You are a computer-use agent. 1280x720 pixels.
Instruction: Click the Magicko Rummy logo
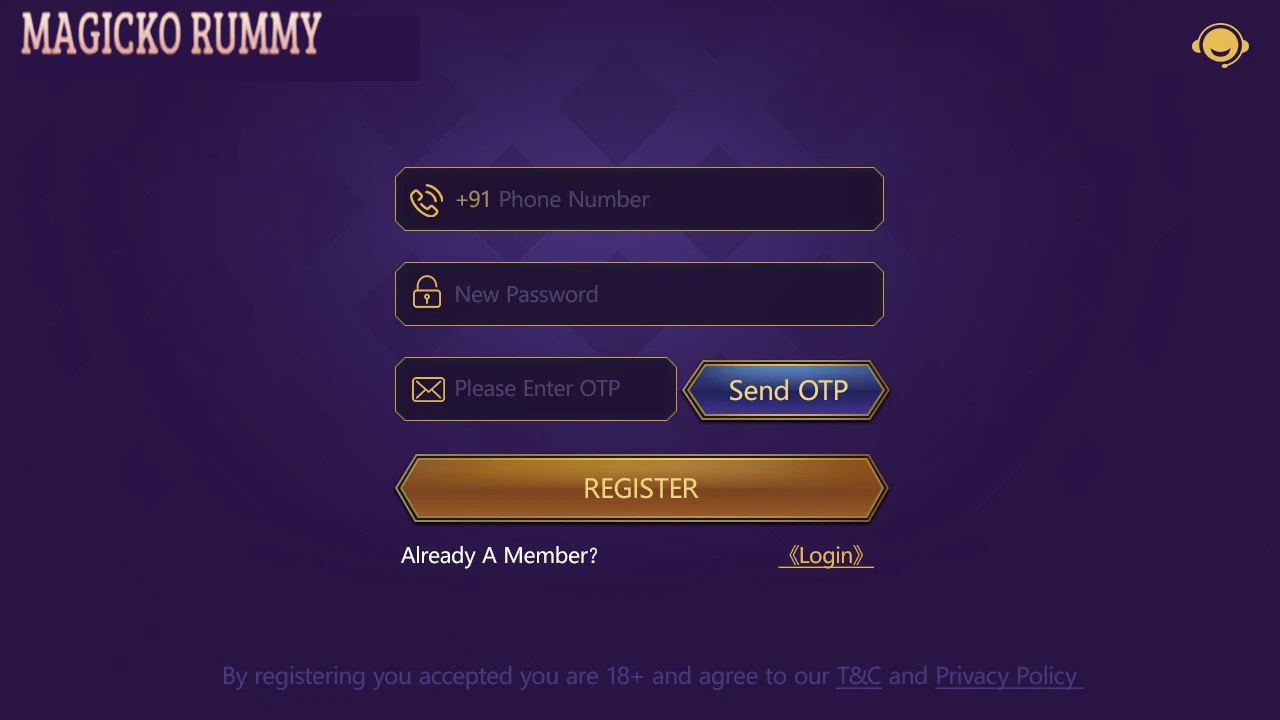pos(169,35)
